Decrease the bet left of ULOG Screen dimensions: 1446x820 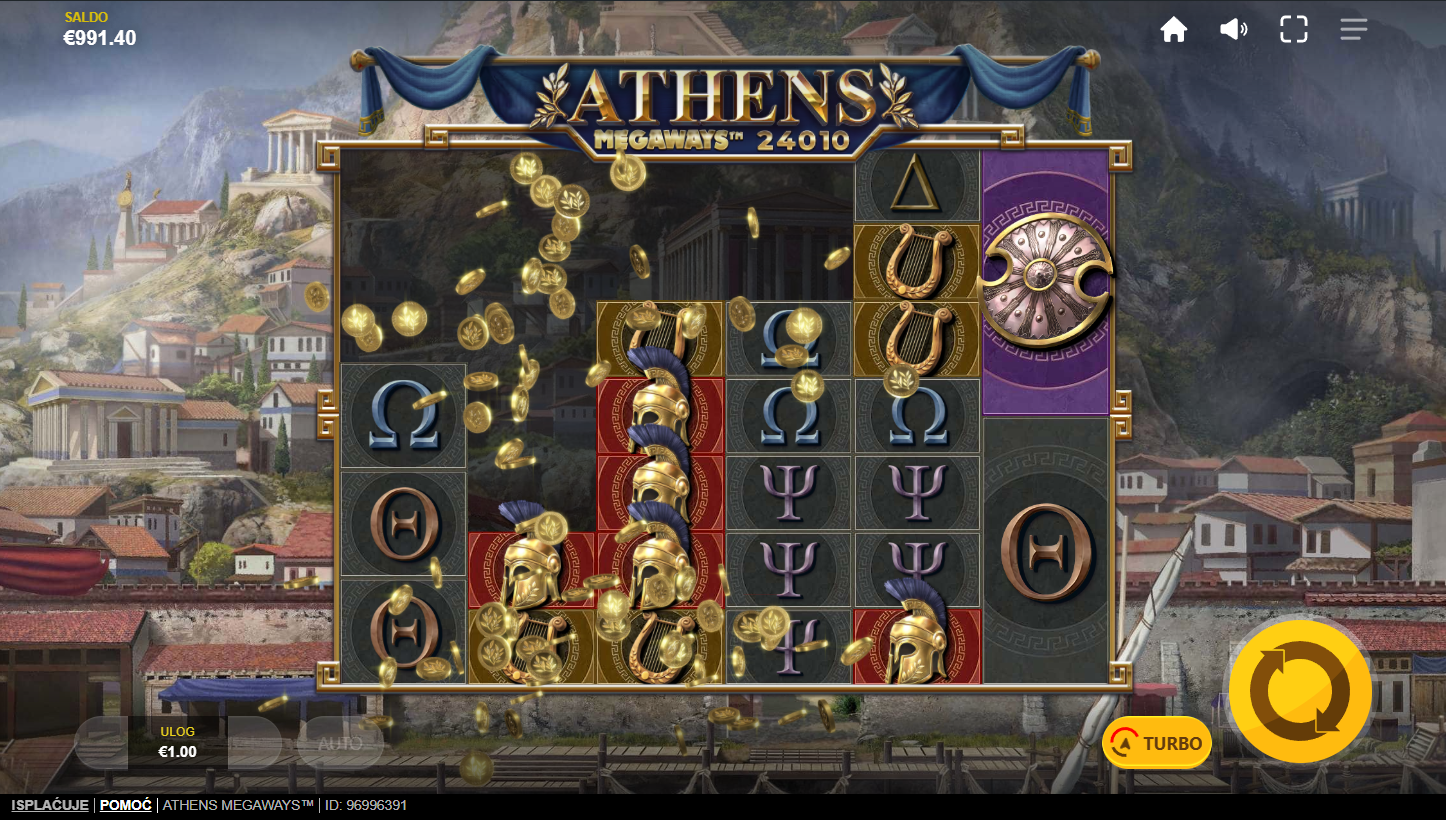point(101,743)
